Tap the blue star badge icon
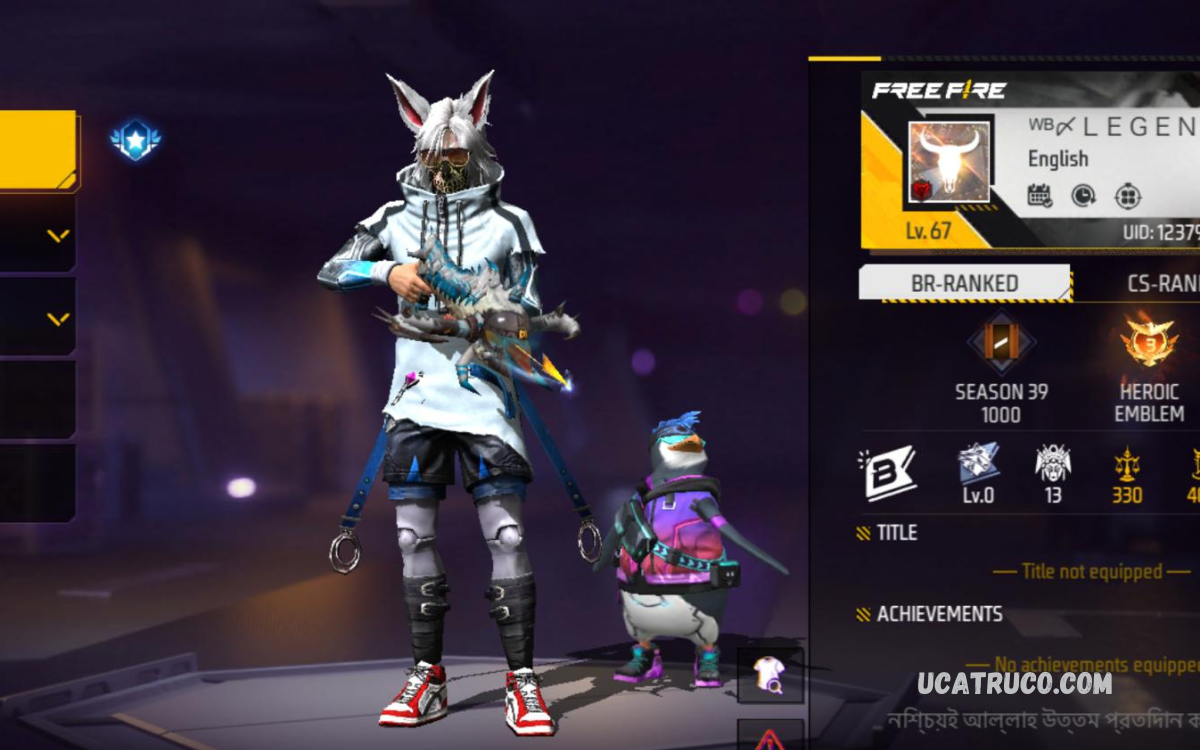This screenshot has height=750, width=1200. [135, 140]
